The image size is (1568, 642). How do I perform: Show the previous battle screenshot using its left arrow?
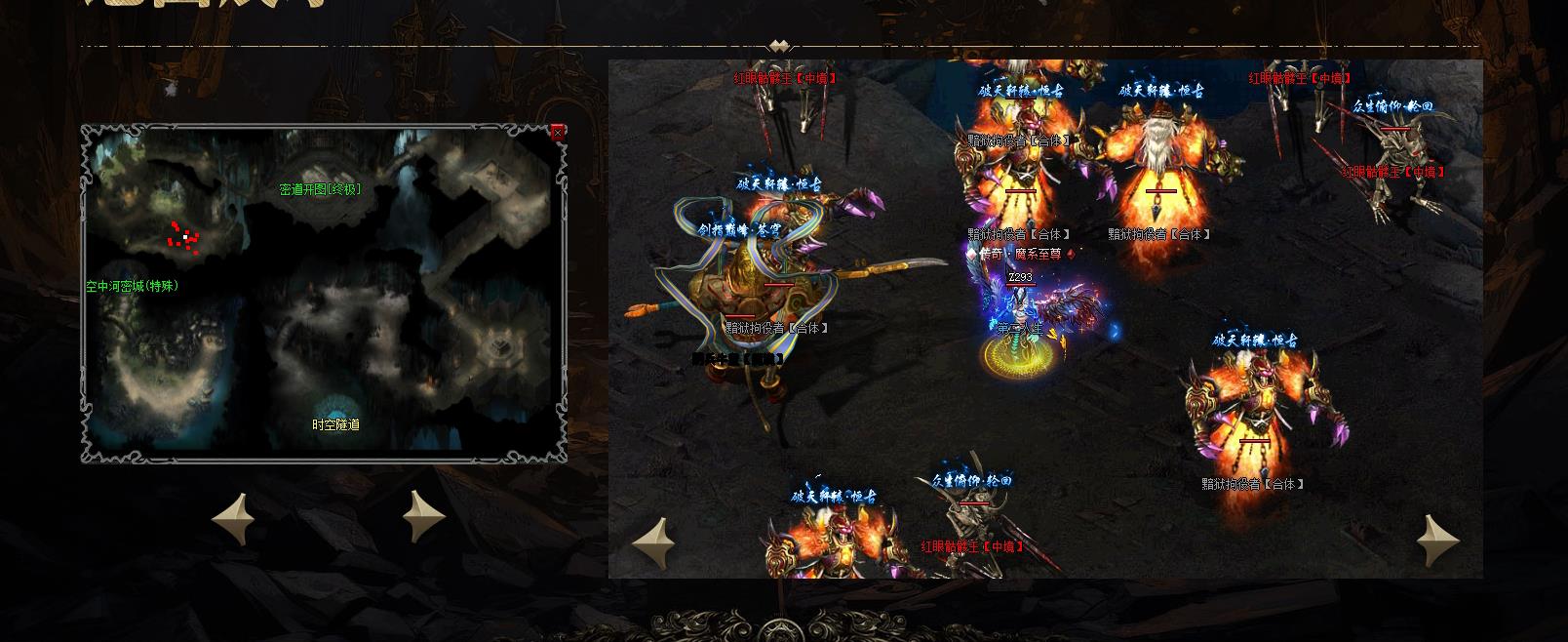click(653, 542)
